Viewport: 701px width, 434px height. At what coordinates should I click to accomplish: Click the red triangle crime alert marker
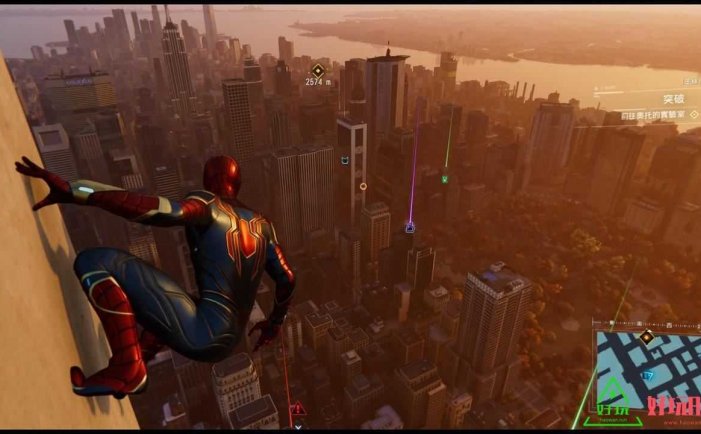click(x=297, y=410)
